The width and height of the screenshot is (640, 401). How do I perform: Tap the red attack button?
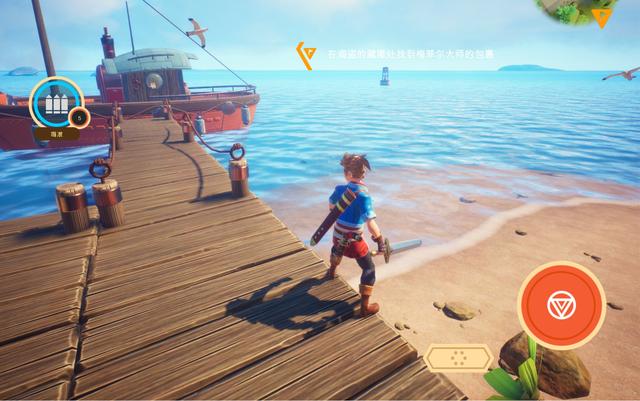(x=561, y=304)
